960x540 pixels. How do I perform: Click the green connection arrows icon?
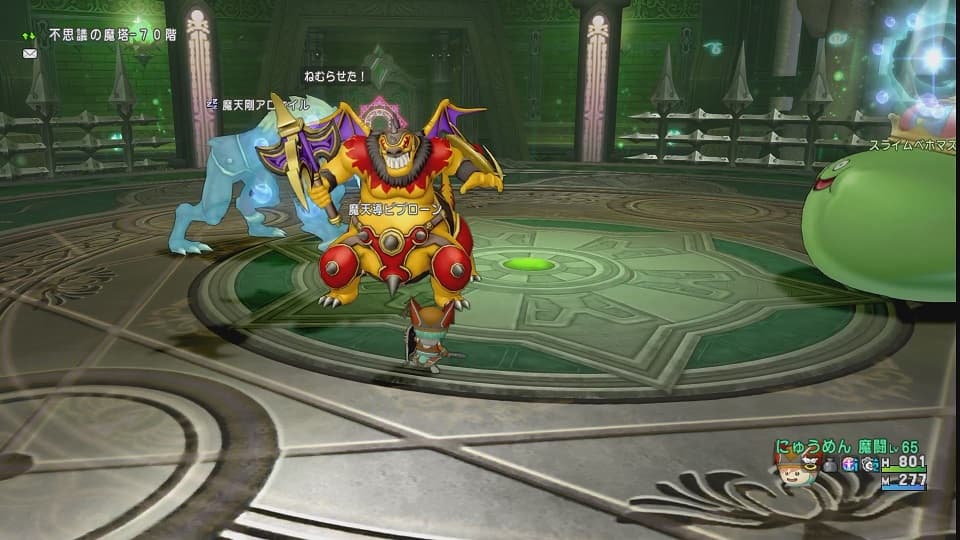(29, 35)
